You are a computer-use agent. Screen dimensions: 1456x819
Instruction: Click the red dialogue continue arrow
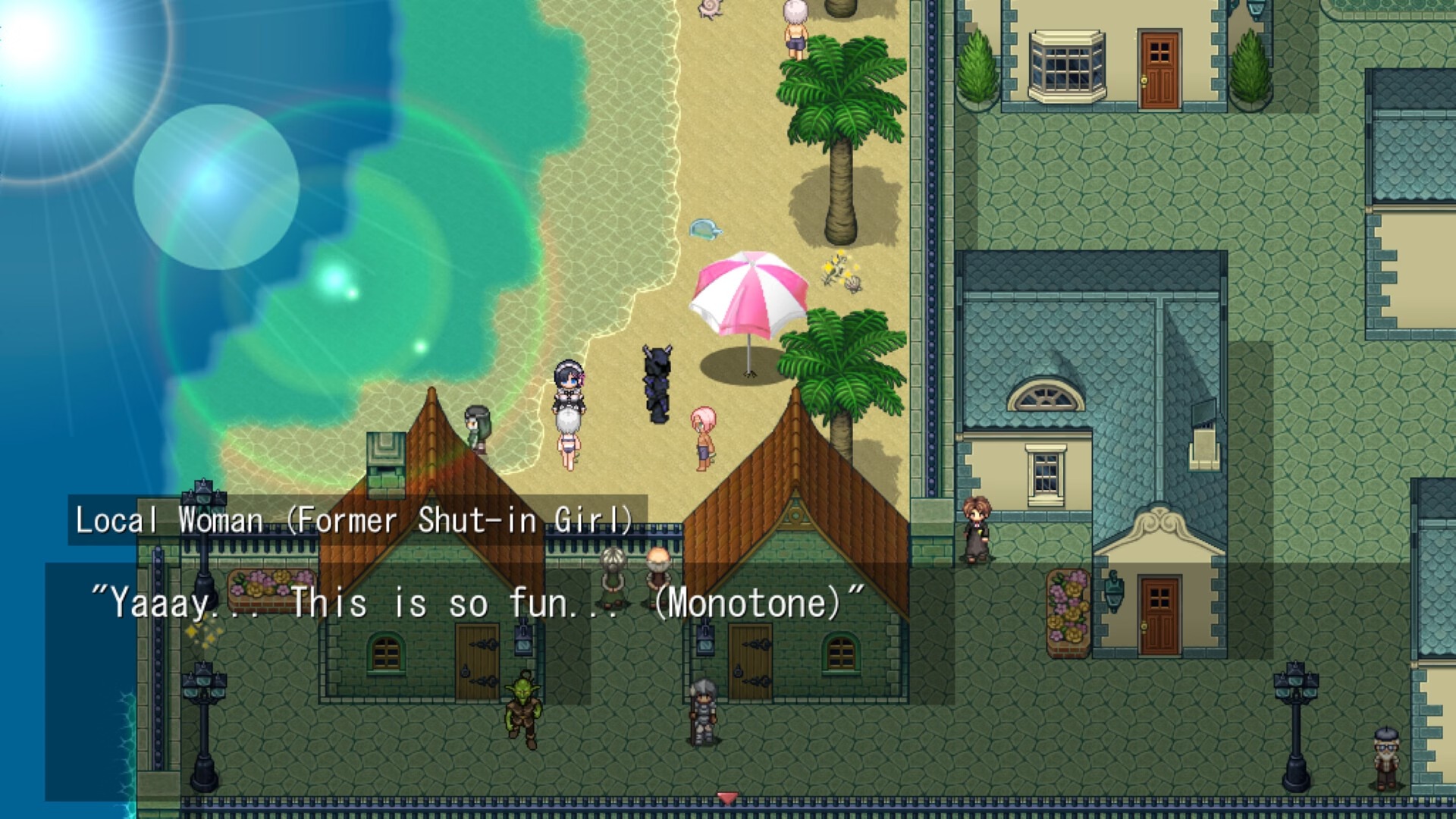pyautogui.click(x=727, y=798)
